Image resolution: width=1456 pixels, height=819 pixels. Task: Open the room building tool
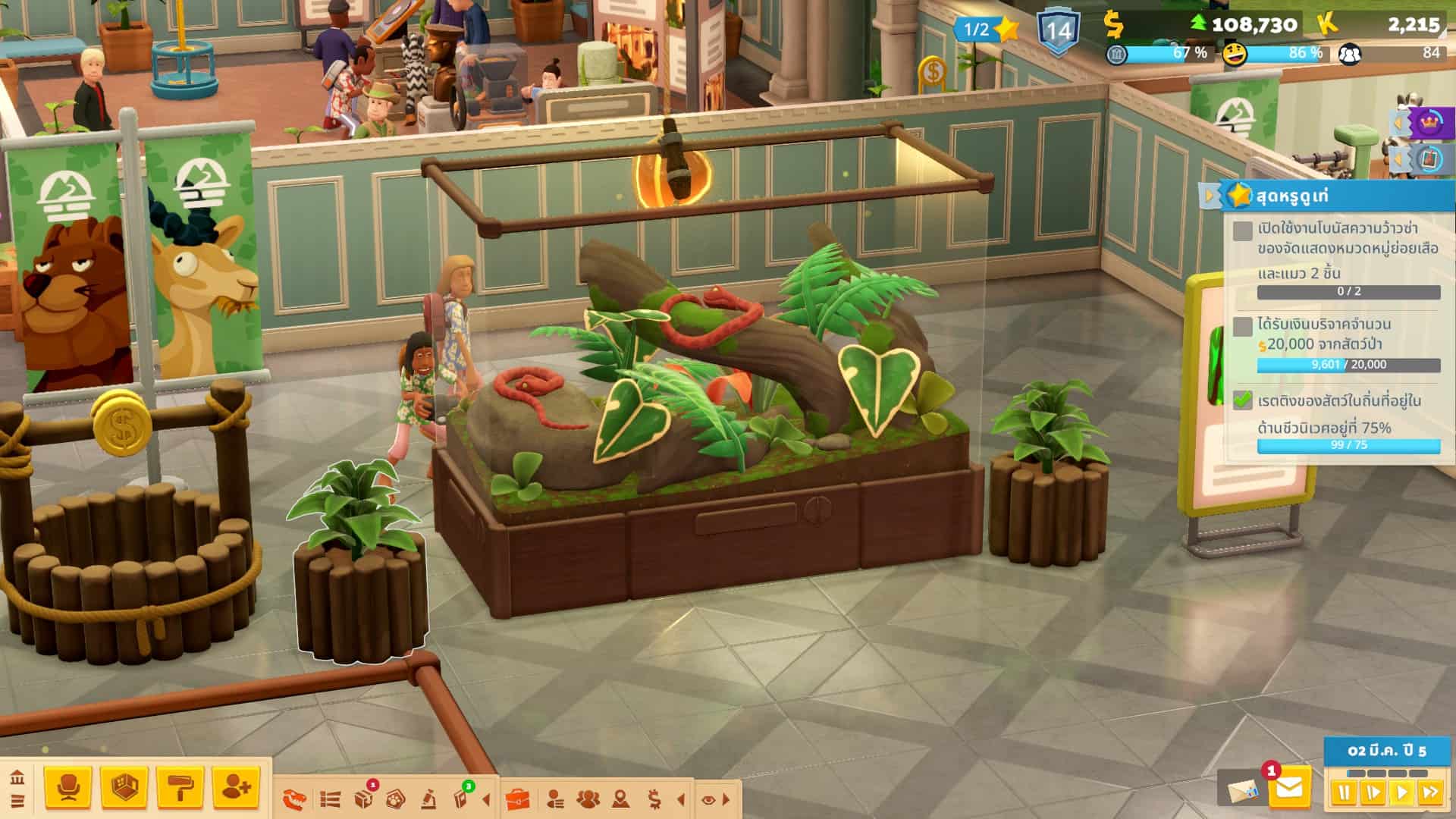[124, 789]
